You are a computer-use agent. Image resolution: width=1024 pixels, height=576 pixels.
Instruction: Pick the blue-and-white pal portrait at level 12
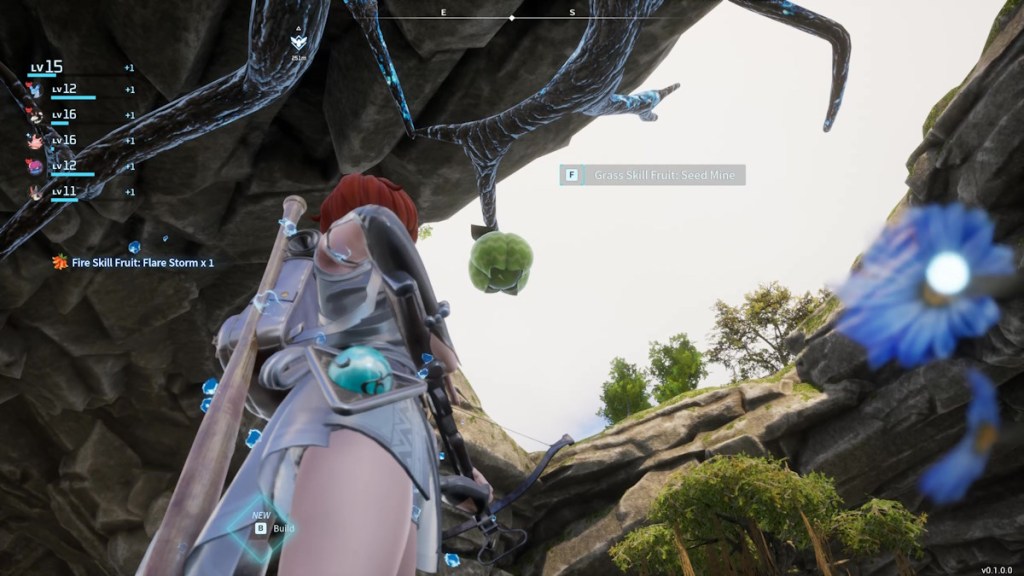[x=36, y=90]
